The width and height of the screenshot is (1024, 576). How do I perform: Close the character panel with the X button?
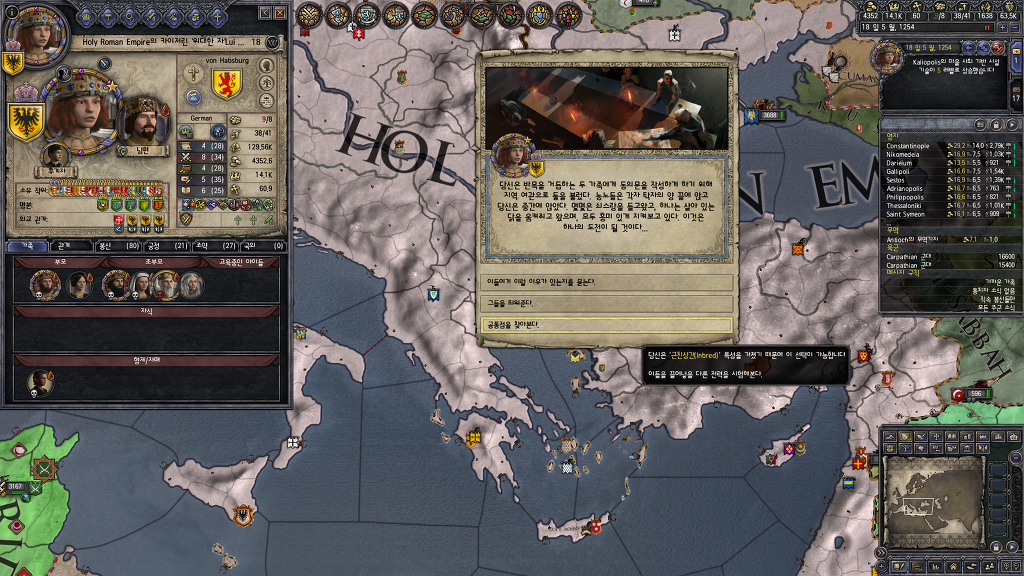[282, 12]
